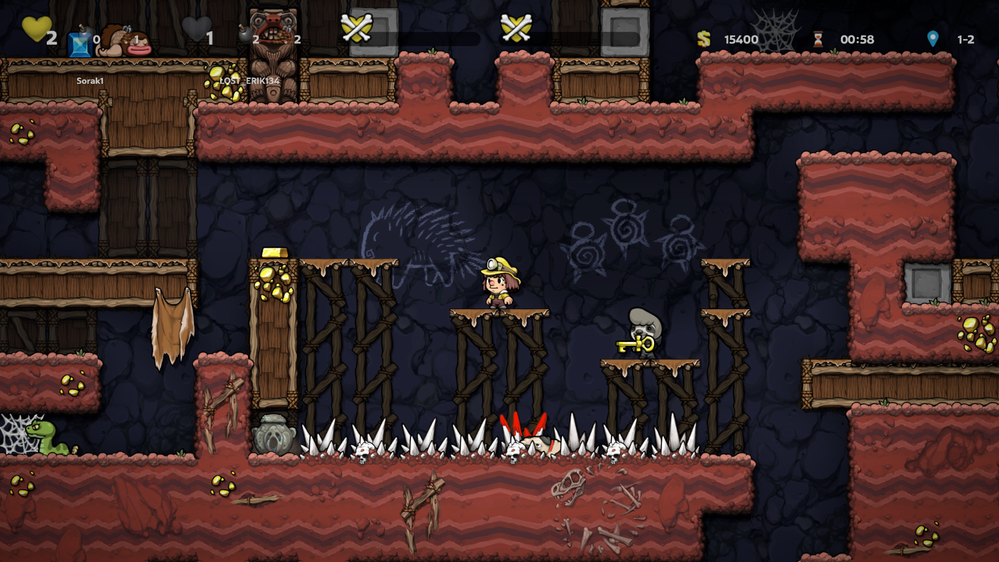The height and width of the screenshot is (562, 999).
Task: Click the bomb icon beside the grey heart
Action: click(245, 34)
